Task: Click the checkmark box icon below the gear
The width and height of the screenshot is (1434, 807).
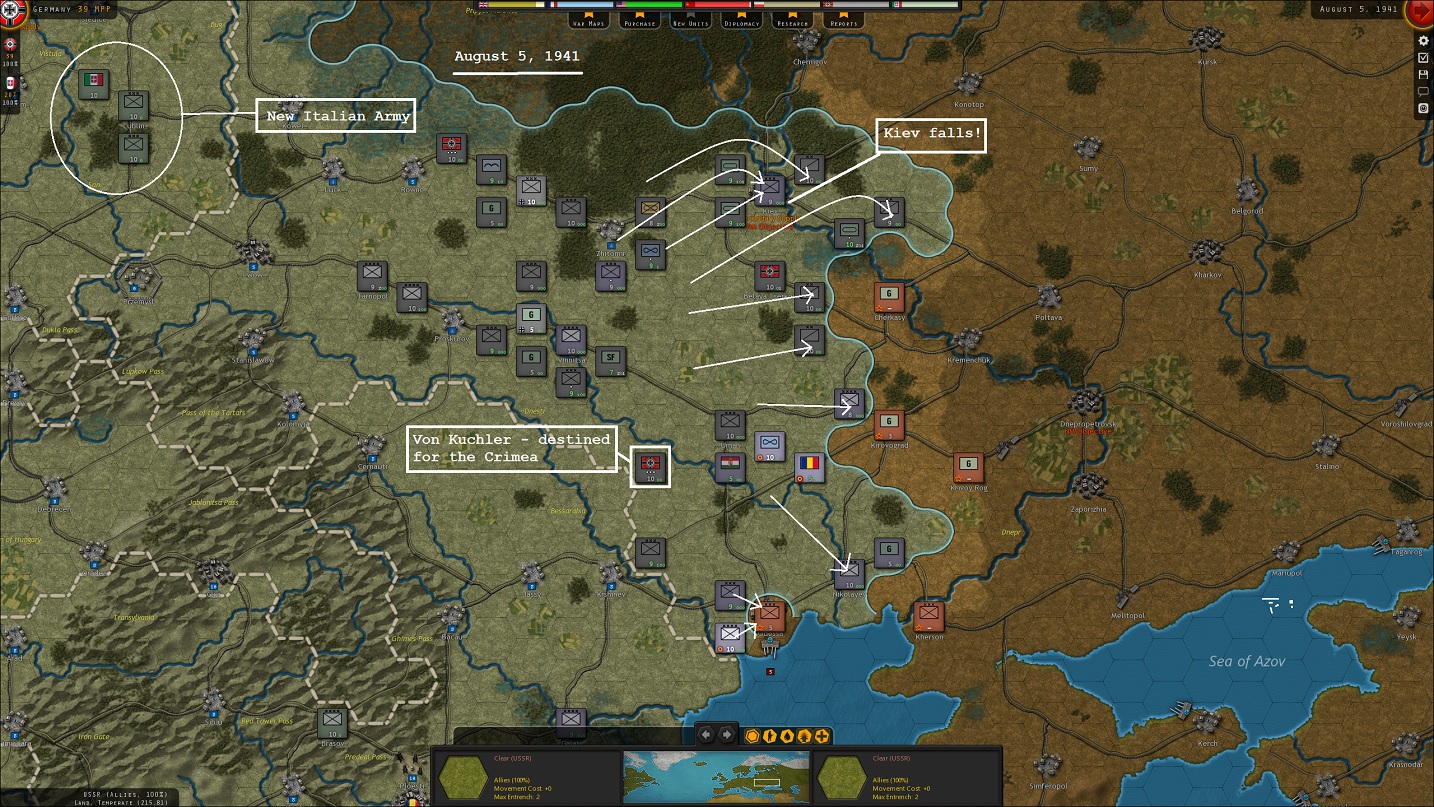Action: pyautogui.click(x=1424, y=57)
